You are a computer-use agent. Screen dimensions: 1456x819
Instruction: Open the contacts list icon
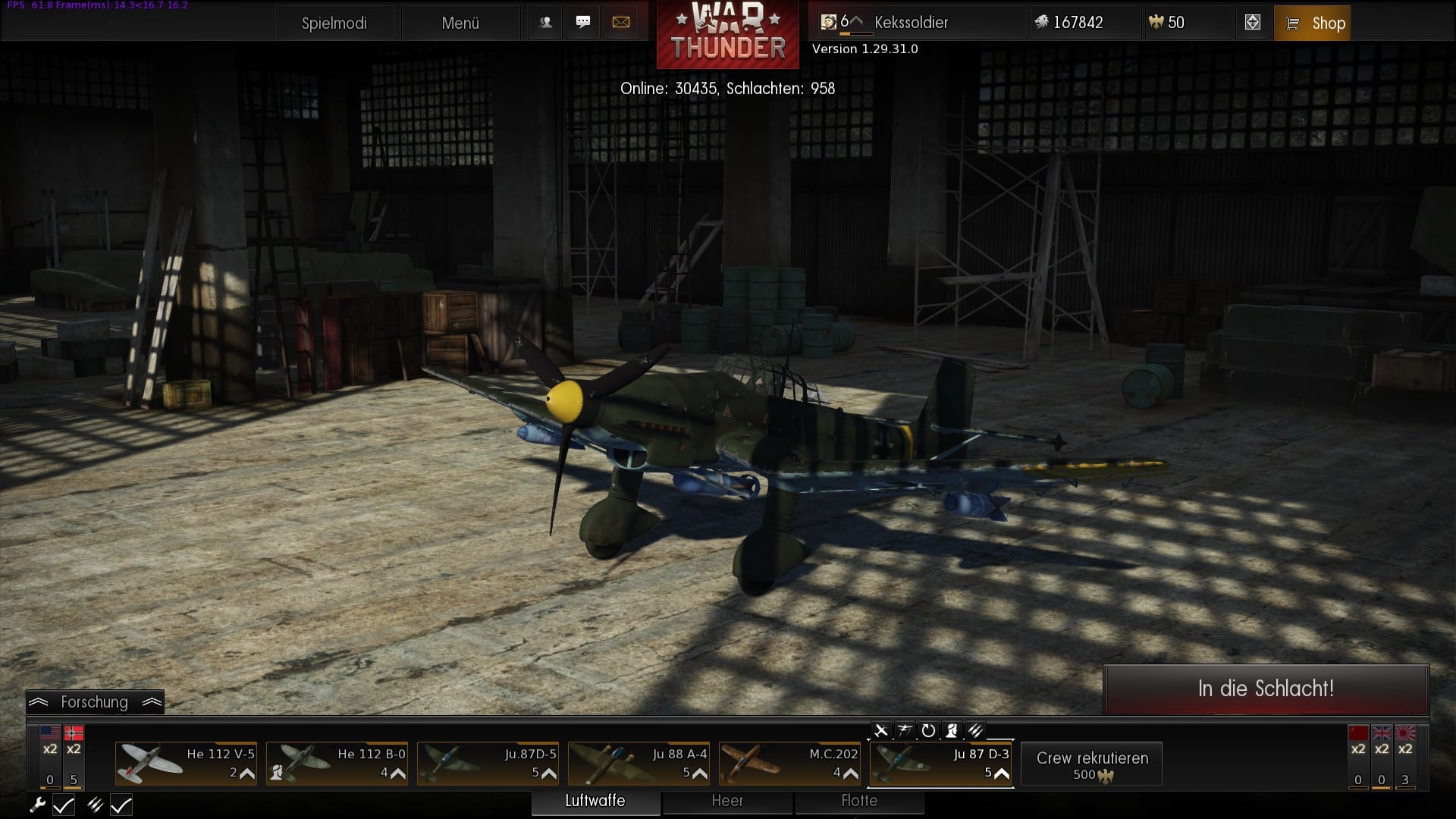click(545, 22)
